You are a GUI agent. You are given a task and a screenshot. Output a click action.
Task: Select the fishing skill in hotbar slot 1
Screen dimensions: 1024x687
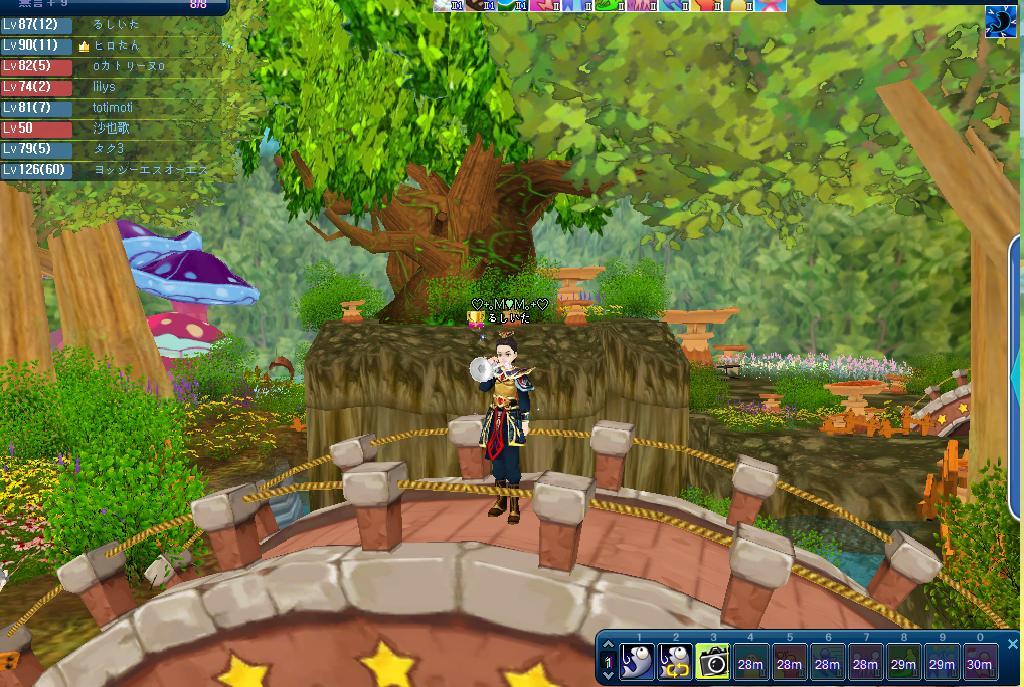(x=637, y=662)
